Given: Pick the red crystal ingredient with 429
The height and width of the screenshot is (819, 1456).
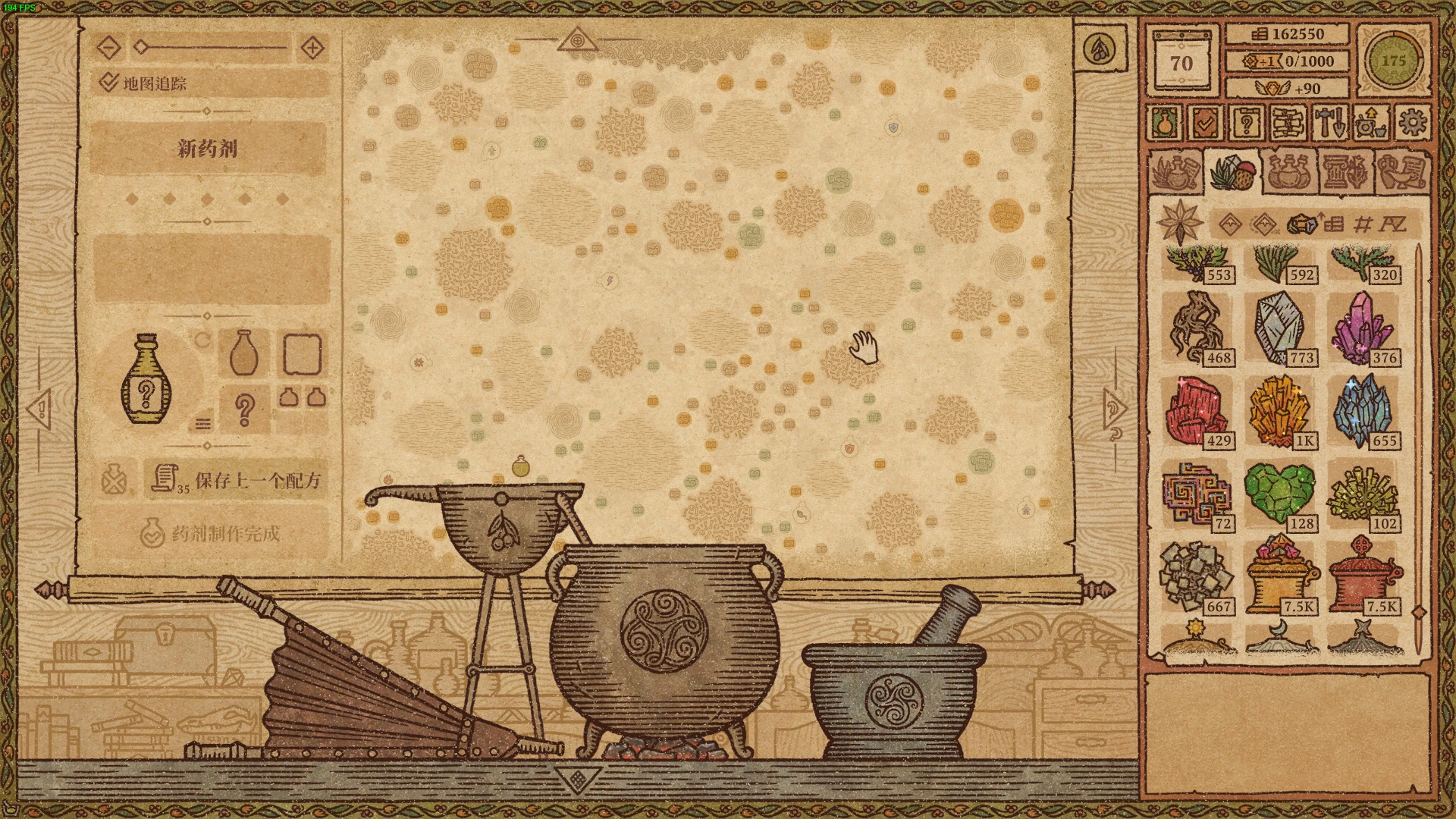Looking at the screenshot, I should click(x=1197, y=412).
